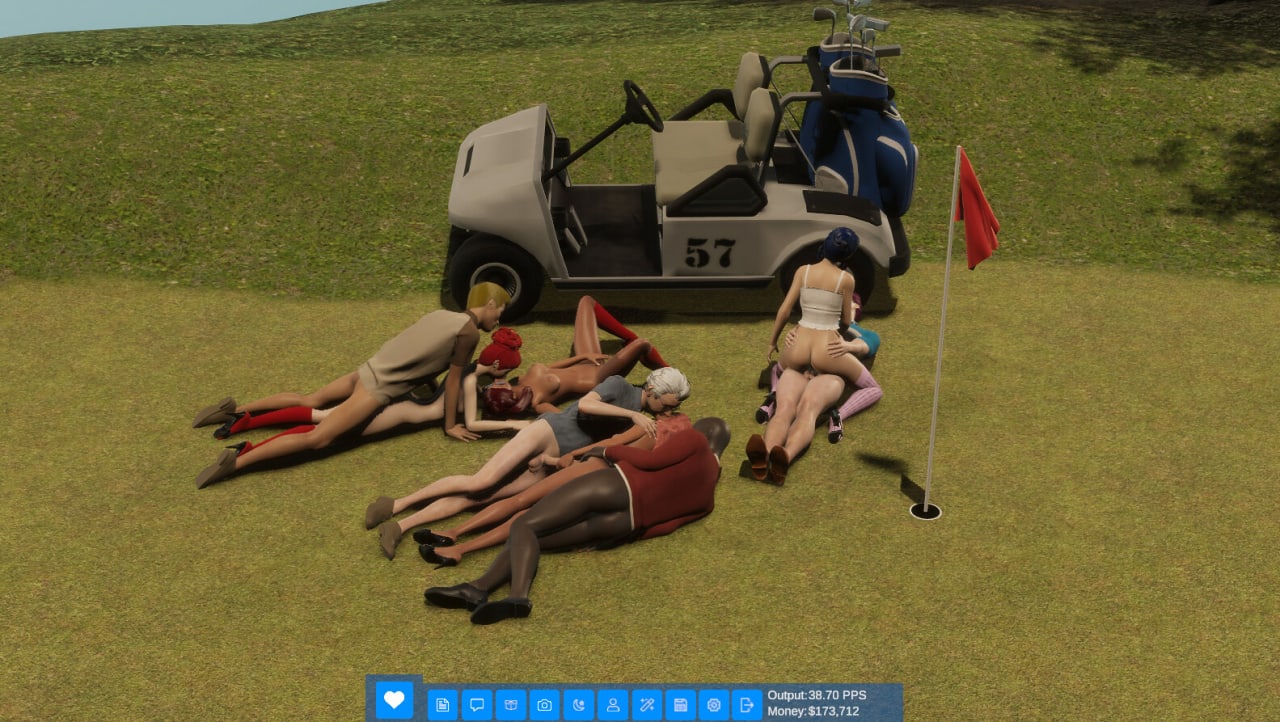
Task: Click the exit door arrow icon
Action: click(x=746, y=705)
